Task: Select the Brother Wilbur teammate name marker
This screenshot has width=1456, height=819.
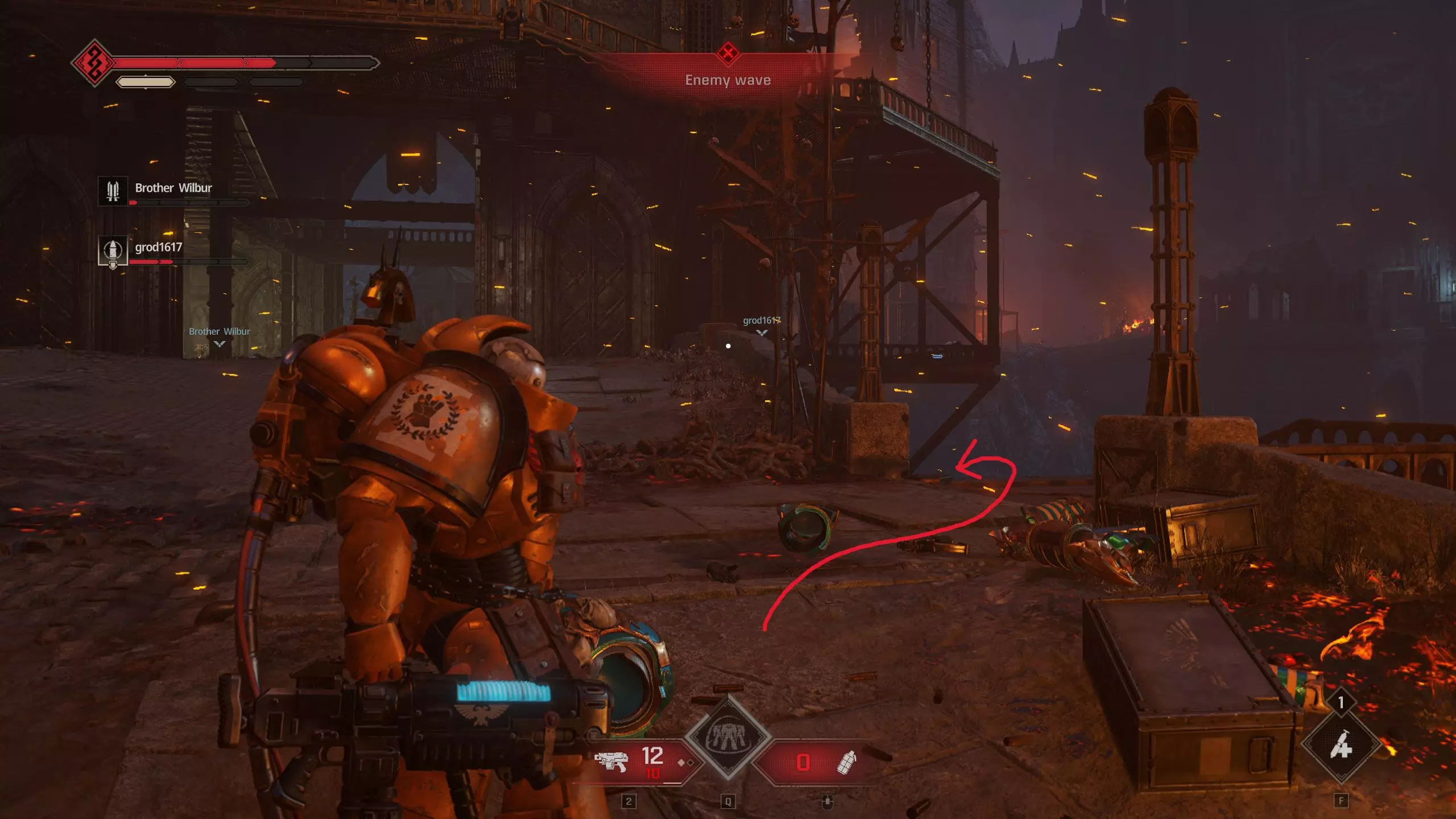Action: click(219, 332)
